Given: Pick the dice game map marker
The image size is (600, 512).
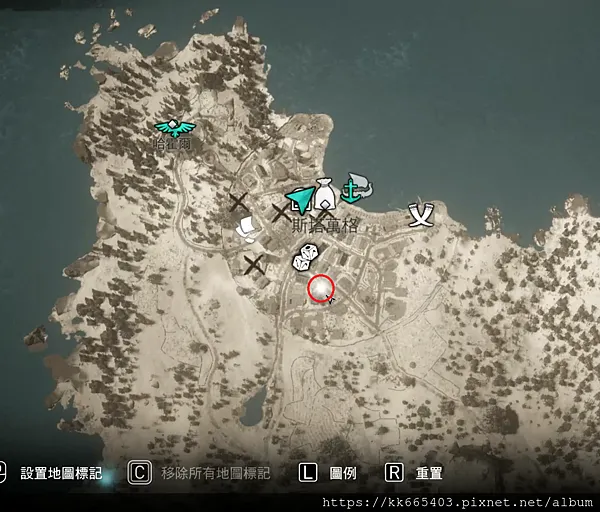Looking at the screenshot, I should click(x=304, y=257).
